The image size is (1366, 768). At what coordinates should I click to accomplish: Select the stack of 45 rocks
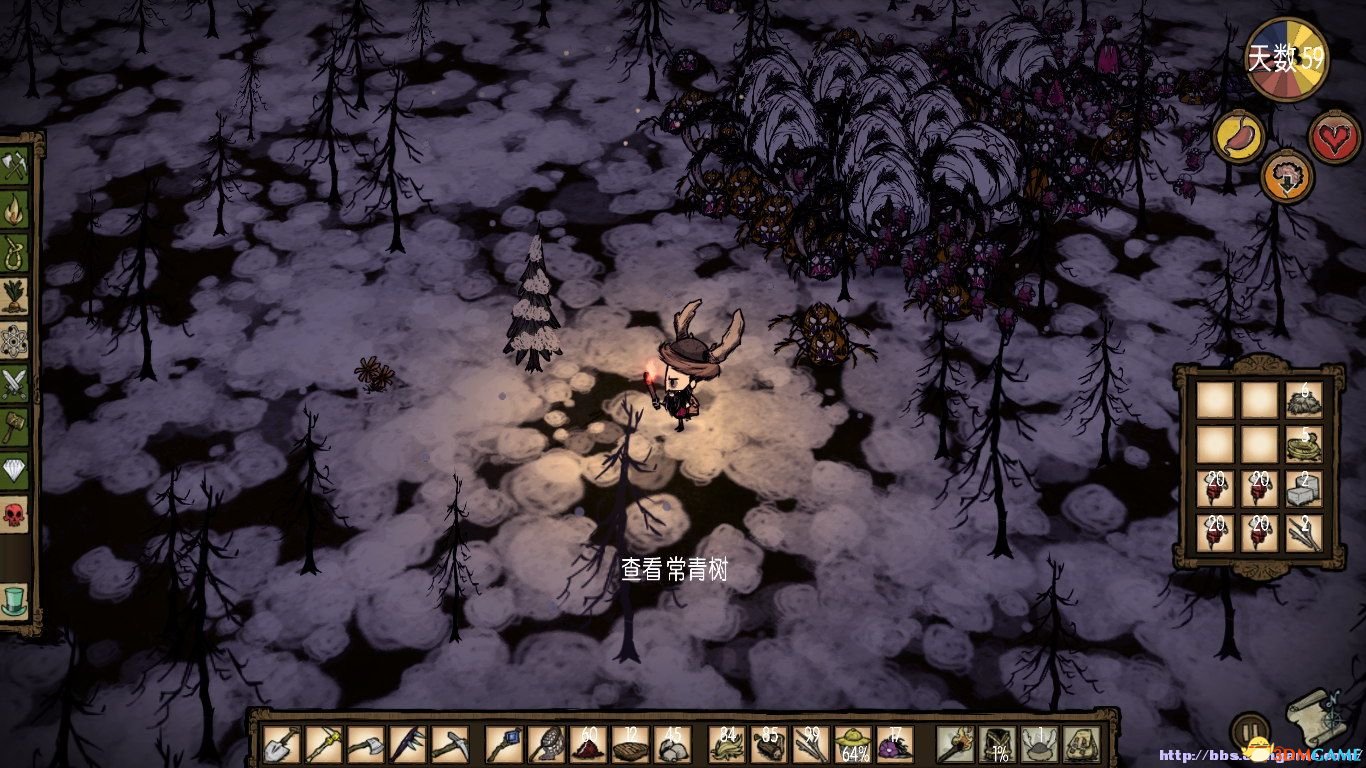tap(671, 745)
